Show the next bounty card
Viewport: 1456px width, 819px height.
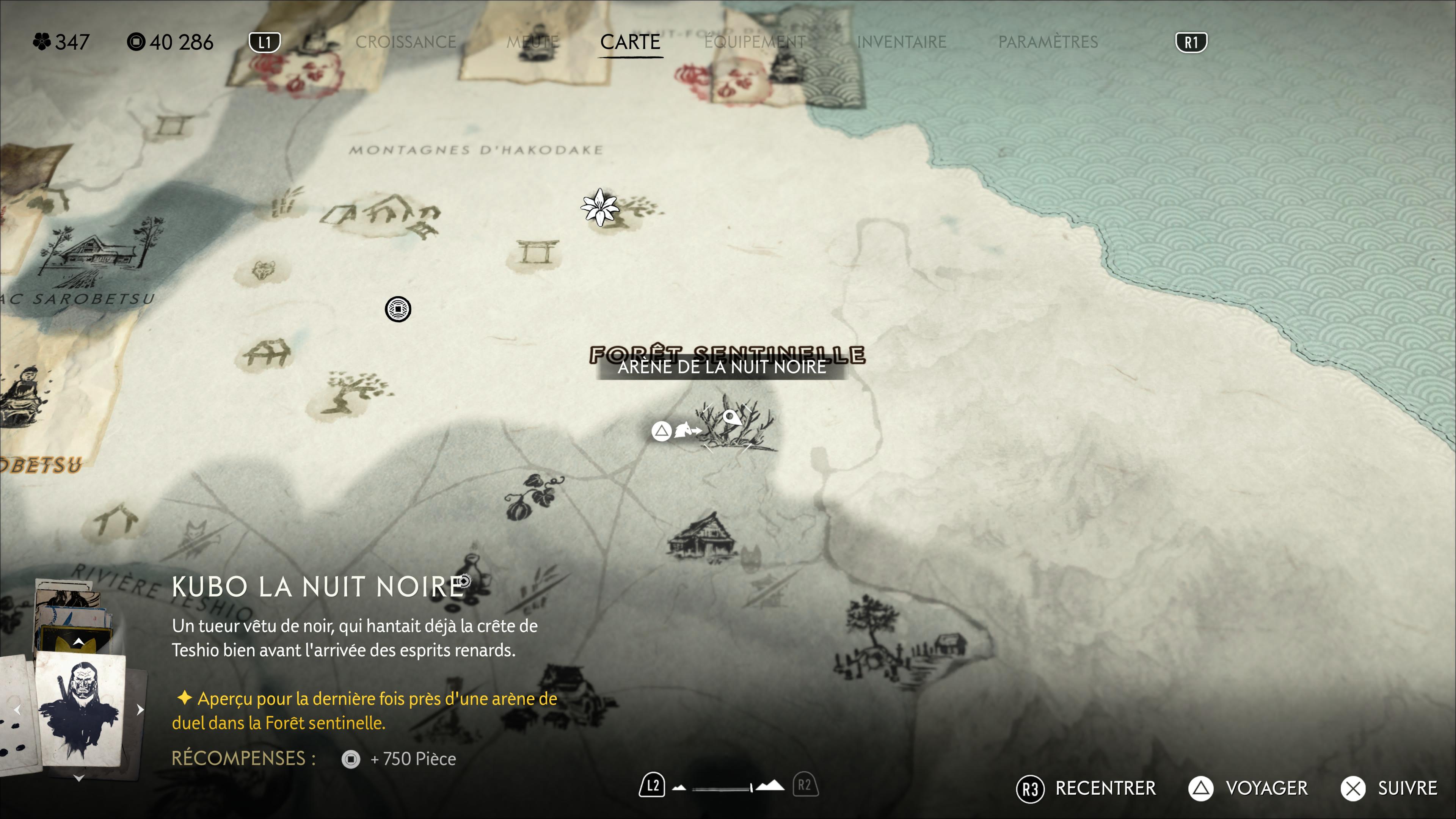[x=140, y=709]
